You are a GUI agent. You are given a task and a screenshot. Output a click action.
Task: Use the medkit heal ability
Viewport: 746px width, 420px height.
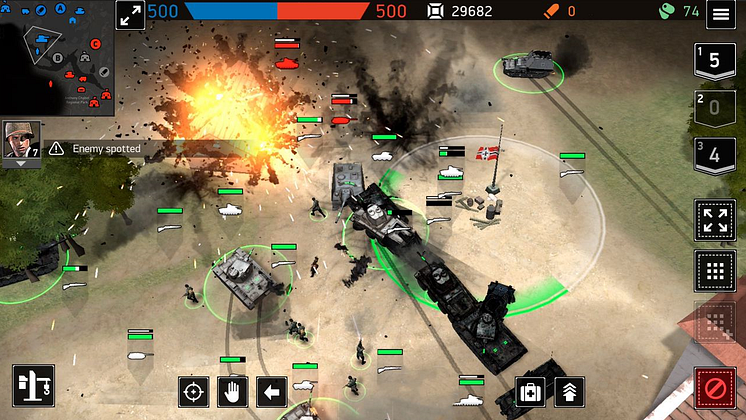coord(530,392)
